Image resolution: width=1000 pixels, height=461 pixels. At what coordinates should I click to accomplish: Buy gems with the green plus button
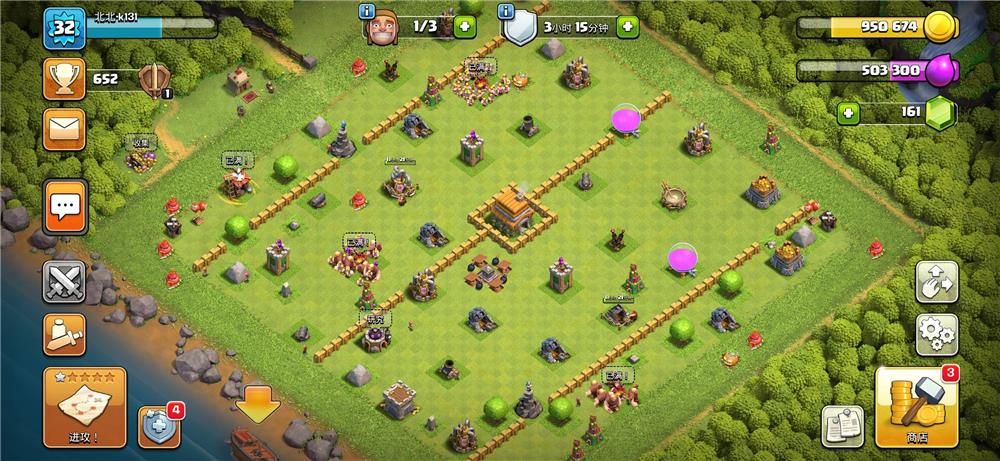849,112
